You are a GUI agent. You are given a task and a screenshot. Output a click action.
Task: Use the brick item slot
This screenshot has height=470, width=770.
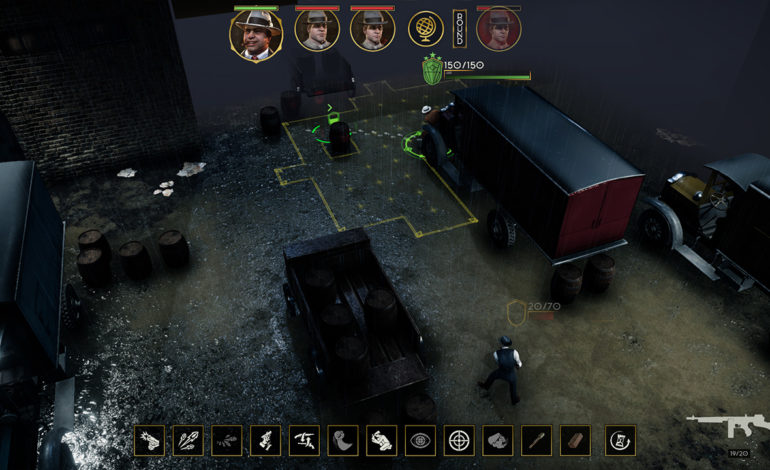(x=575, y=440)
